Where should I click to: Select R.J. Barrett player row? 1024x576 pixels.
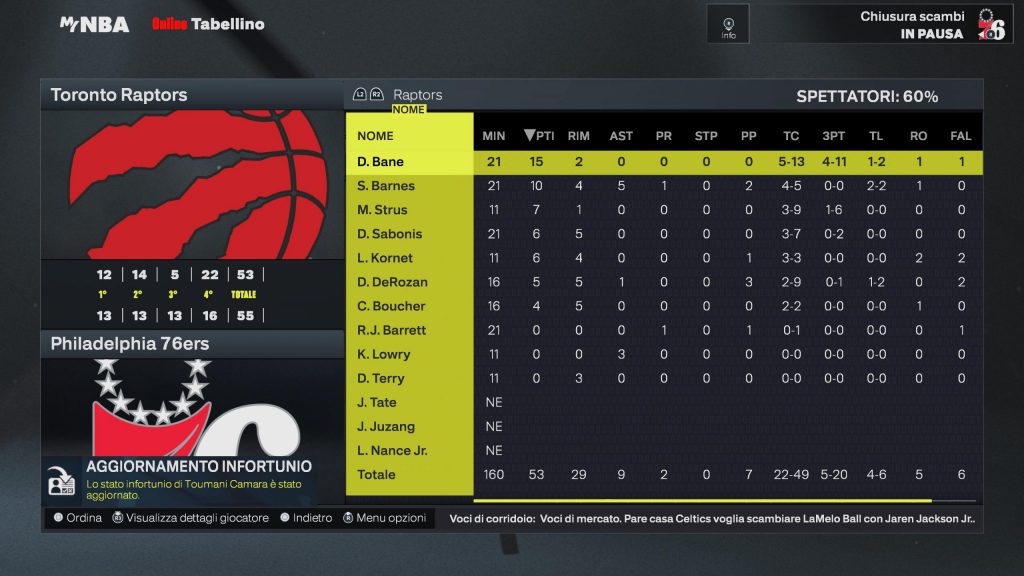[x=391, y=330]
